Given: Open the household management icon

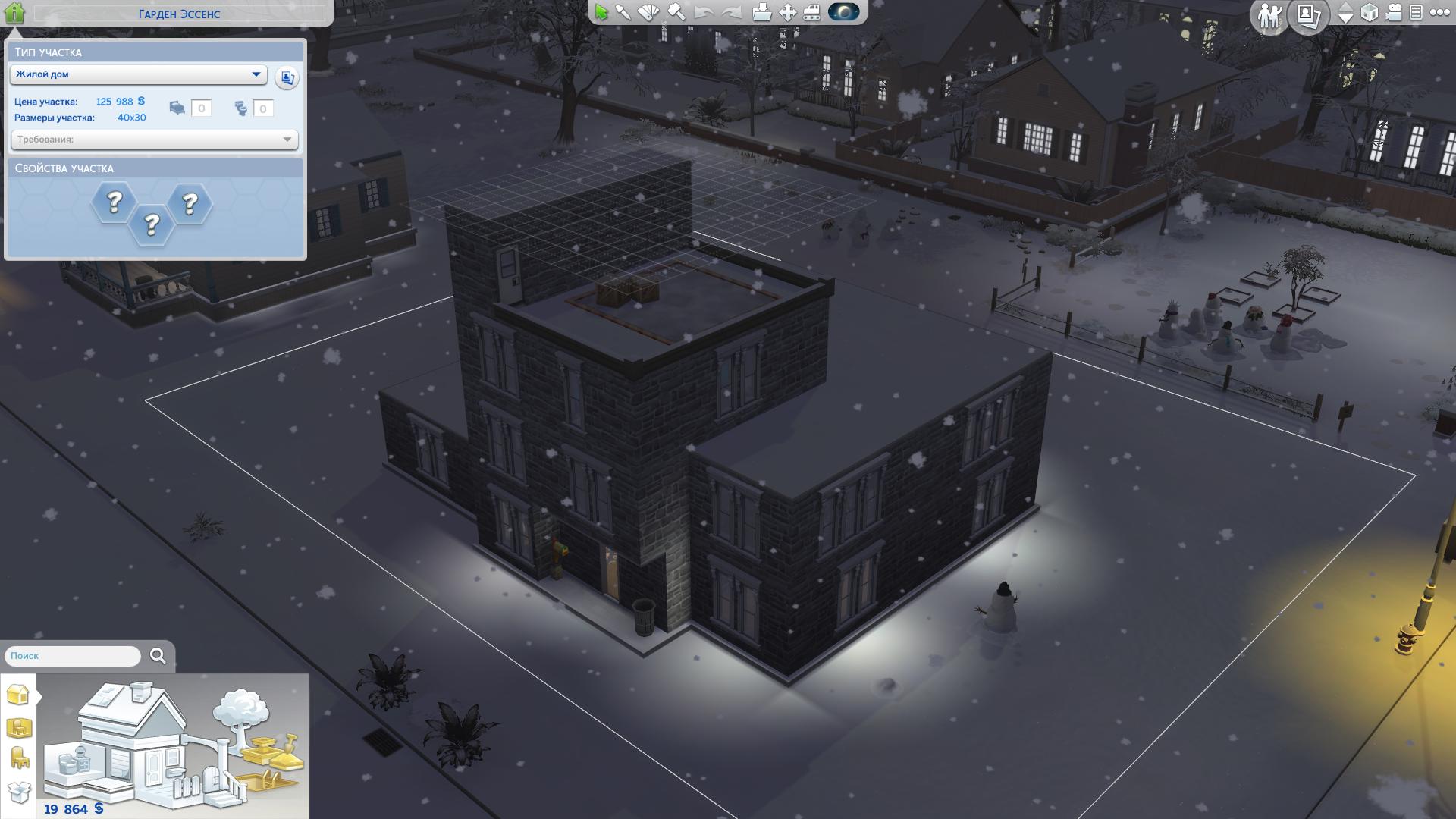Looking at the screenshot, I should pos(1269,14).
